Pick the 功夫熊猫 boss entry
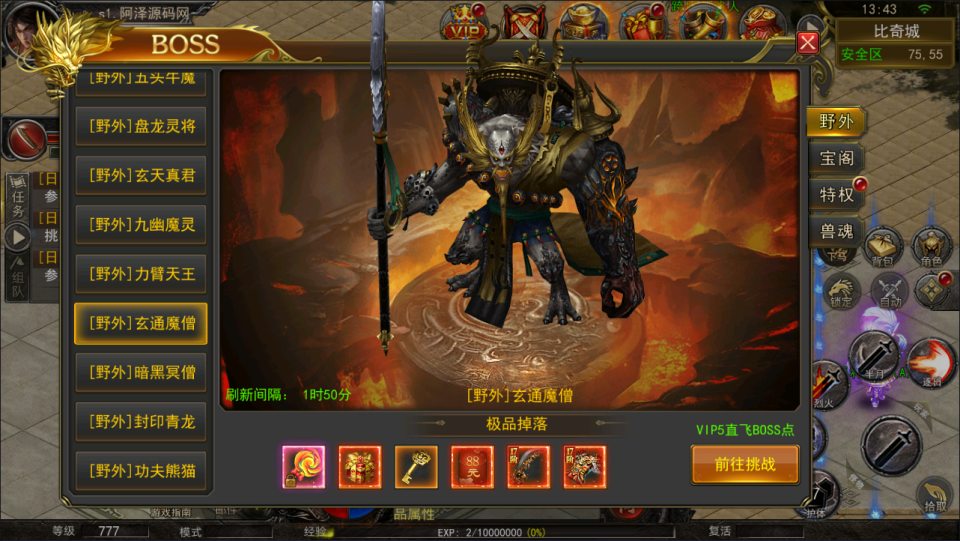The height and width of the screenshot is (541, 960). click(141, 470)
